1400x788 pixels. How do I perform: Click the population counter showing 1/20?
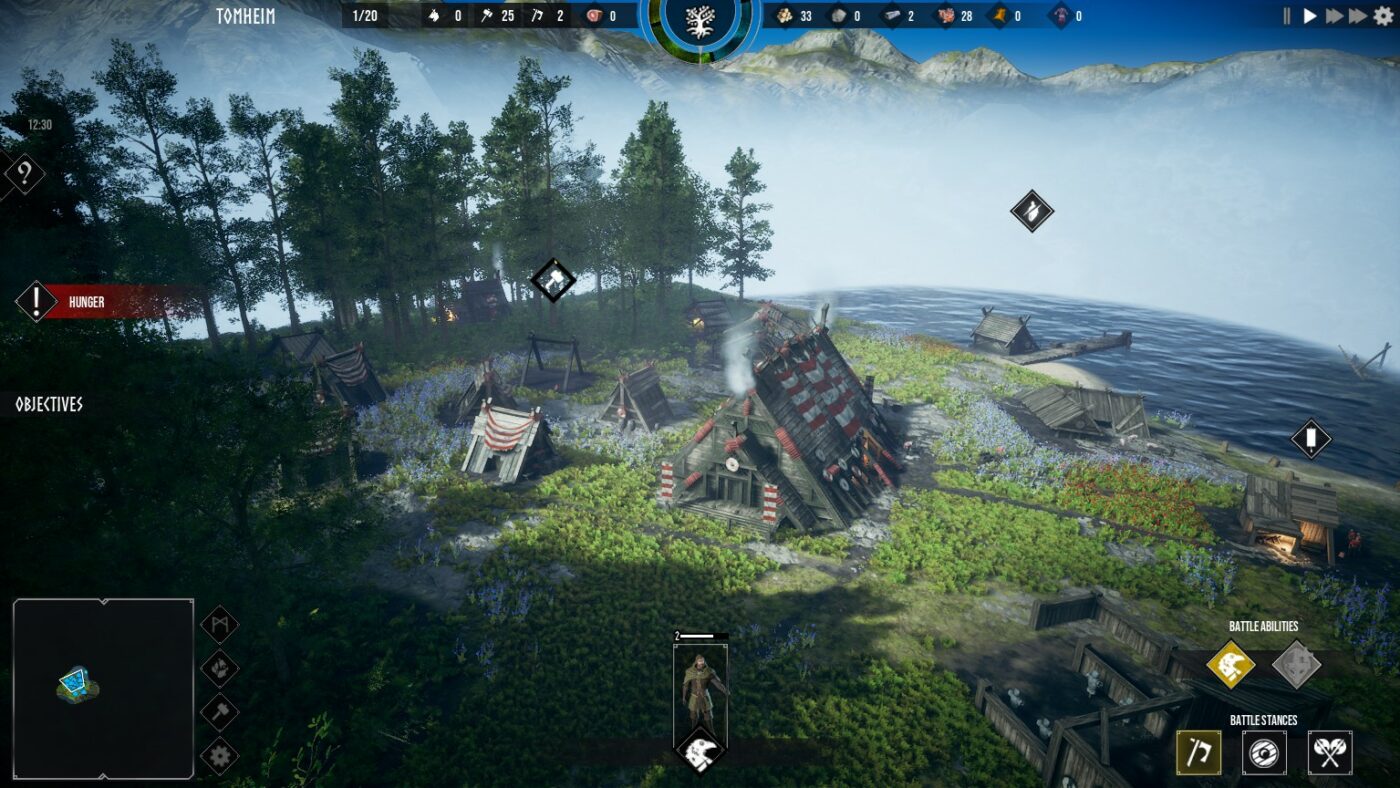[366, 16]
